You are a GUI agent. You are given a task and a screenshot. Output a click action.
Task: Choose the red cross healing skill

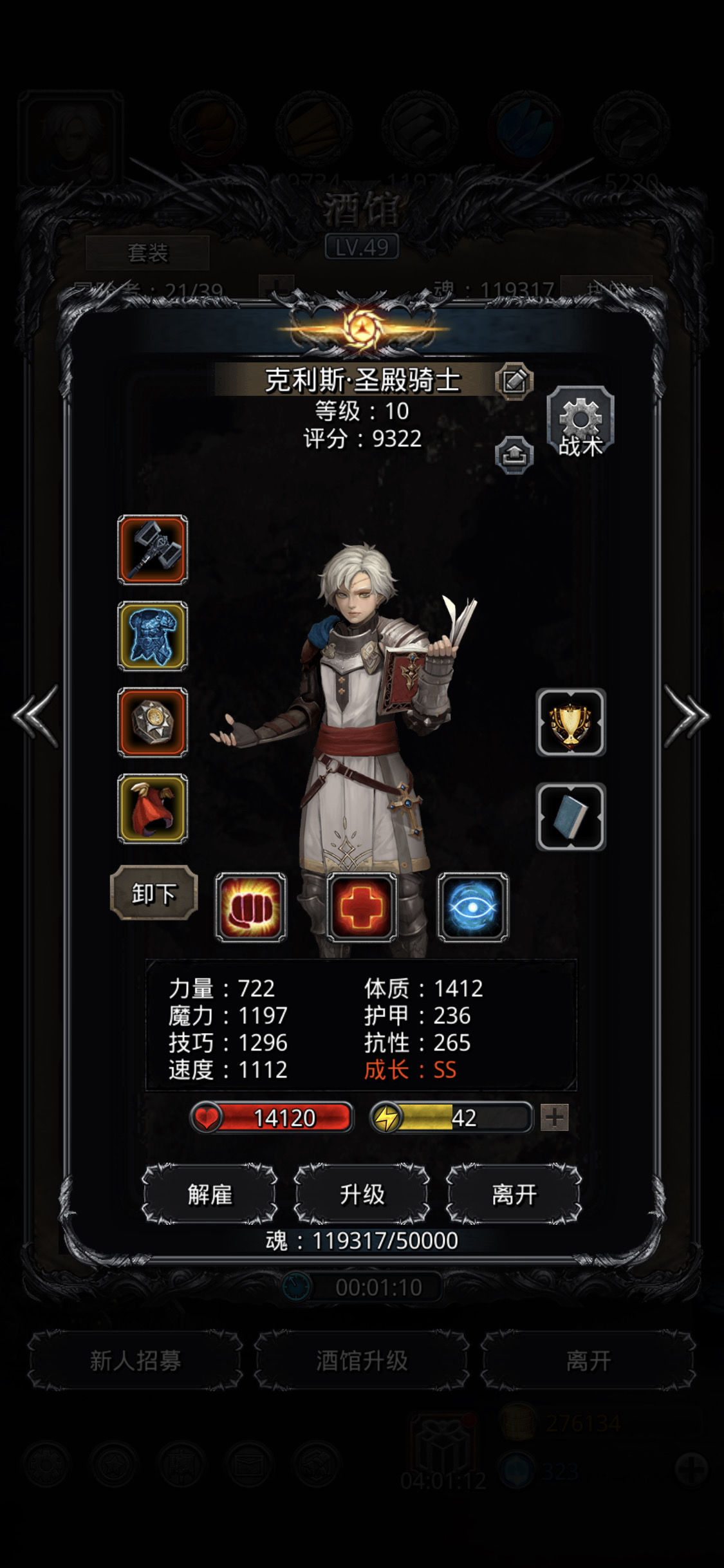click(362, 908)
